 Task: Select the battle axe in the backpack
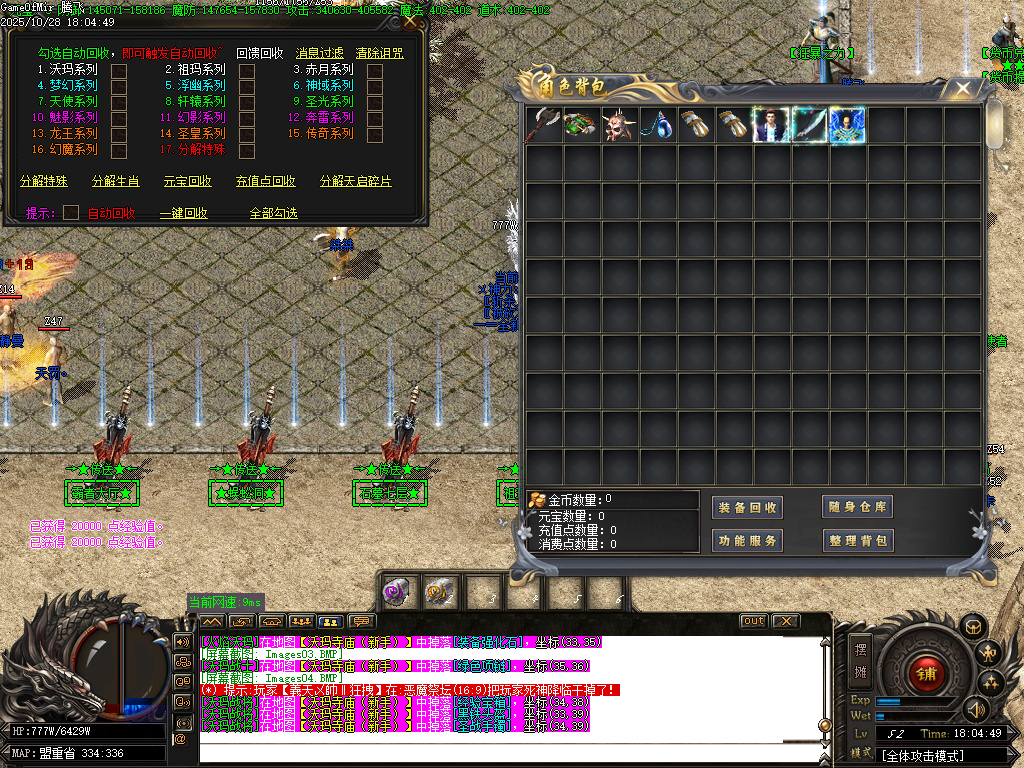[544, 126]
